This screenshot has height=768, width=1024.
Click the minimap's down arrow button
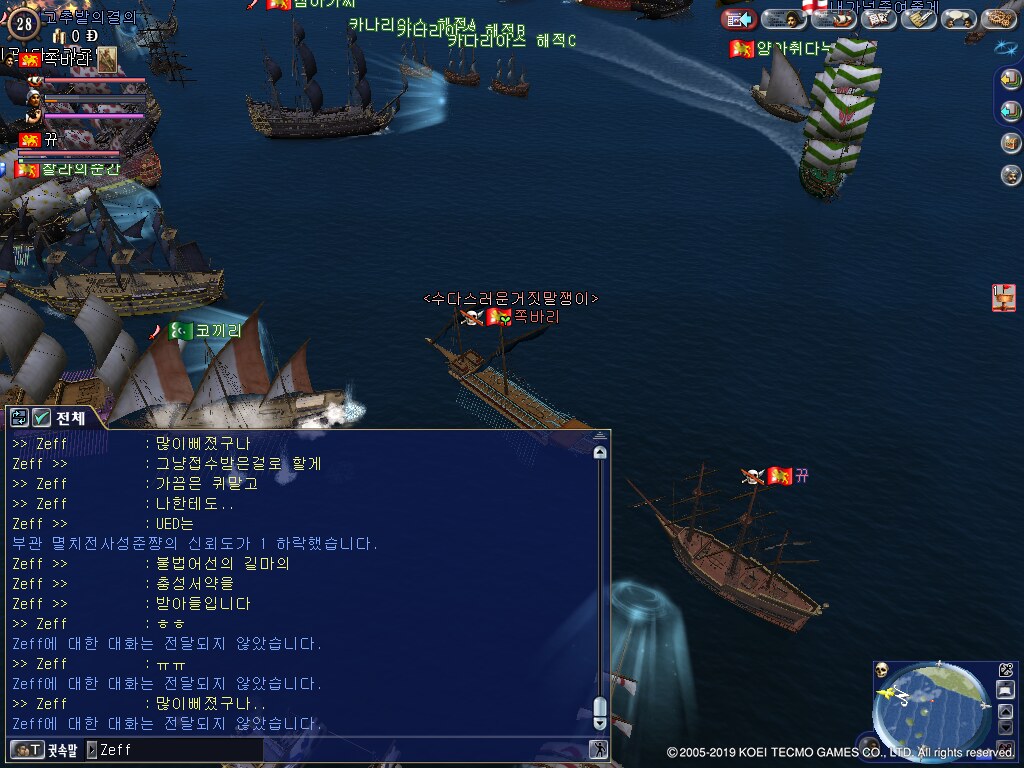[x=1005, y=727]
